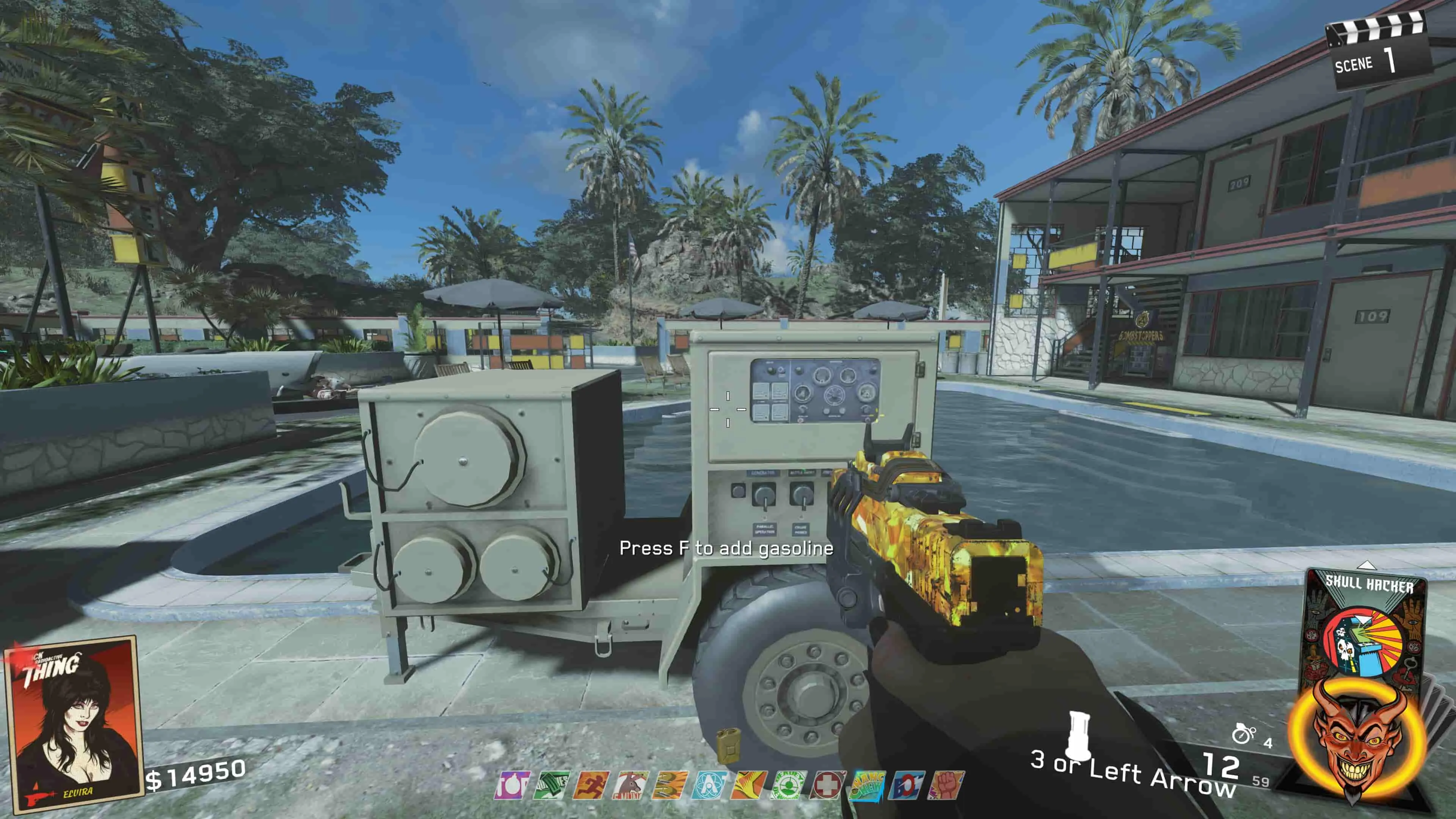Viewport: 1456px width, 819px height.
Task: Click the kangaroo head perk icon
Action: (x=630, y=785)
